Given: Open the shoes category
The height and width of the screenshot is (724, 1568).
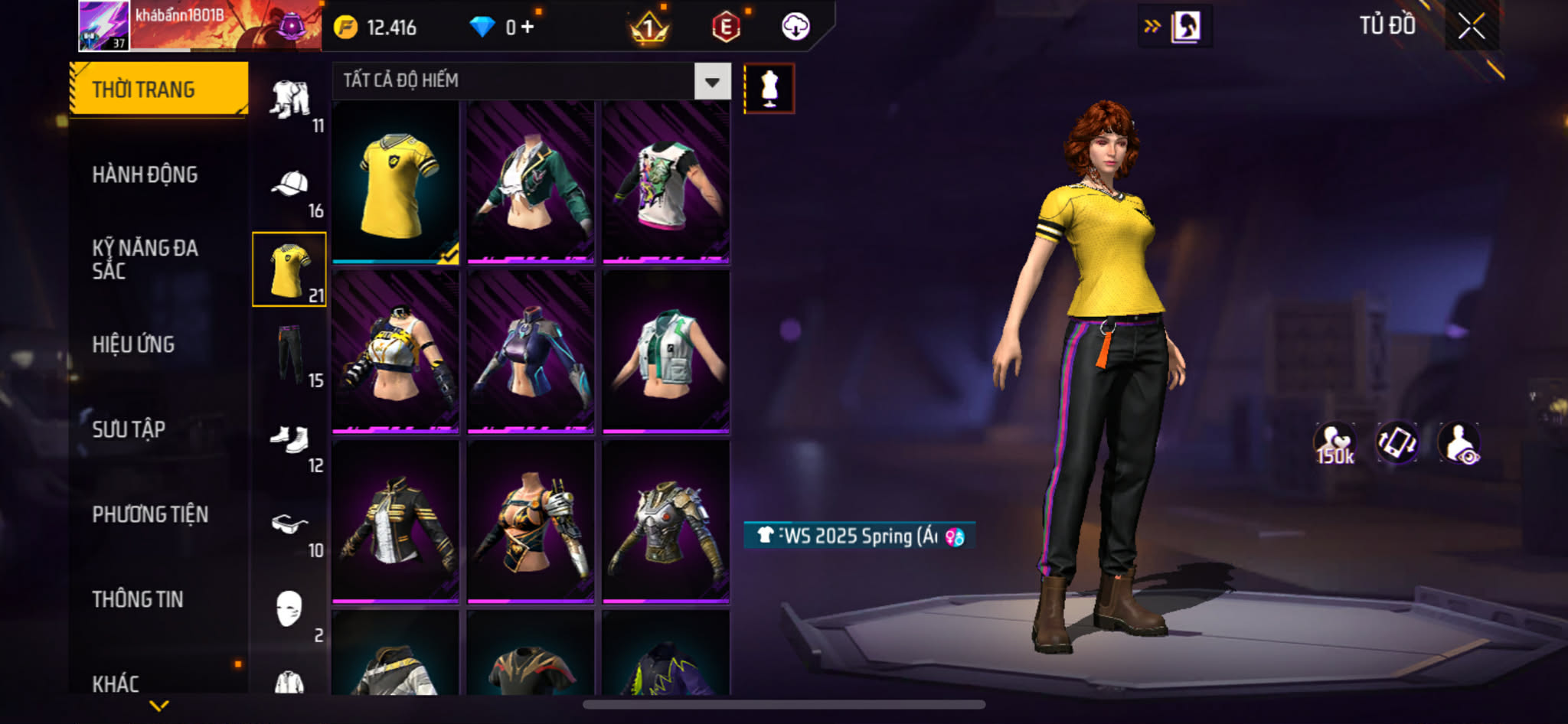Looking at the screenshot, I should (291, 440).
